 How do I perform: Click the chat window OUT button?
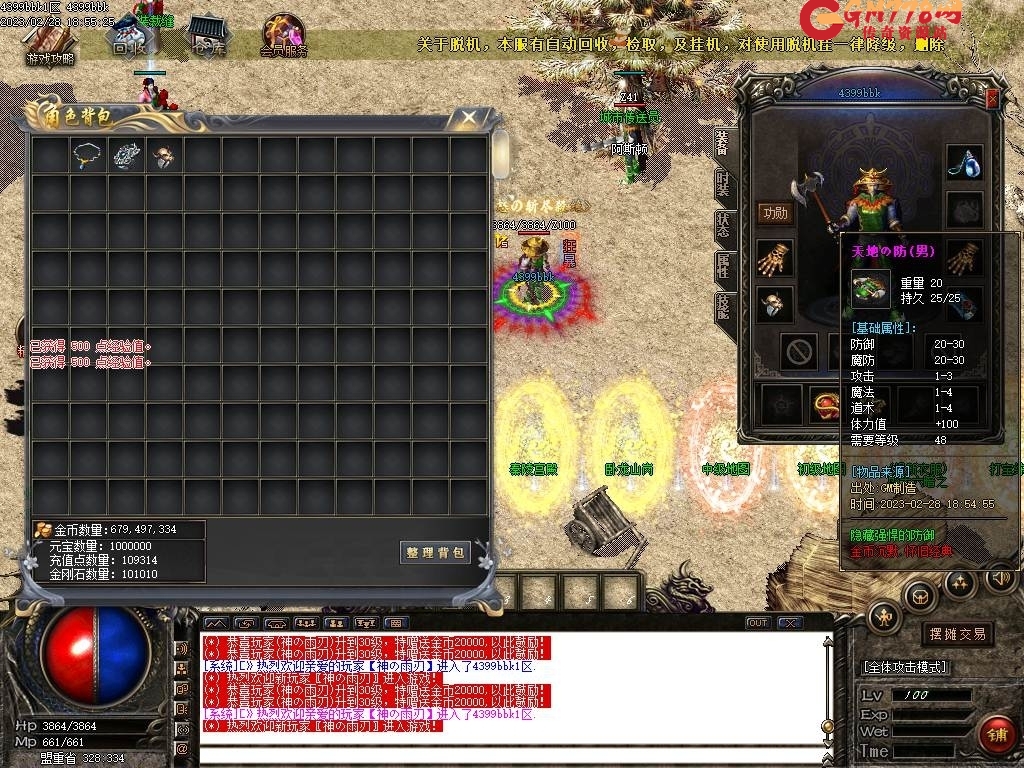tap(758, 623)
